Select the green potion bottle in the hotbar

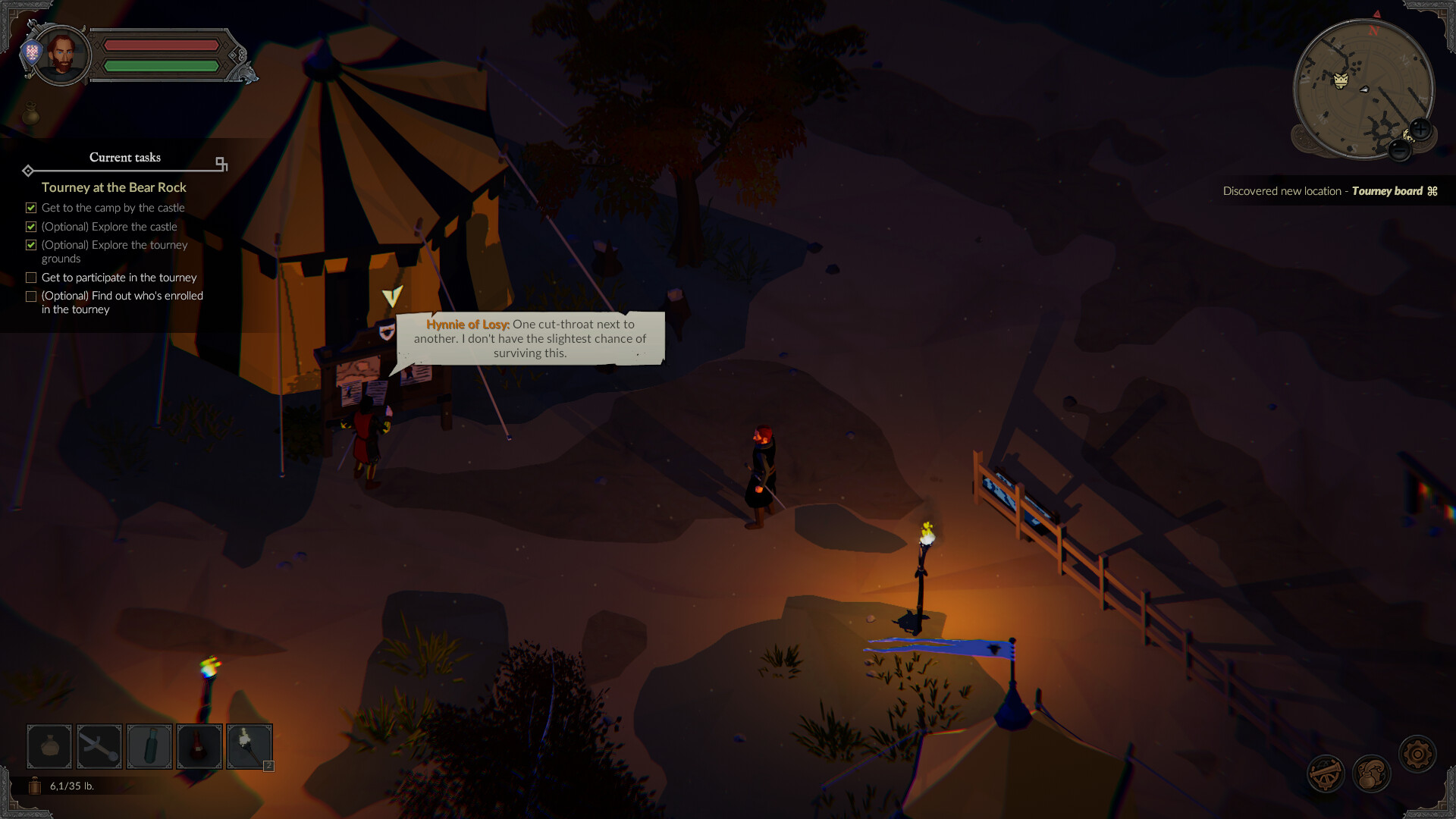click(149, 746)
